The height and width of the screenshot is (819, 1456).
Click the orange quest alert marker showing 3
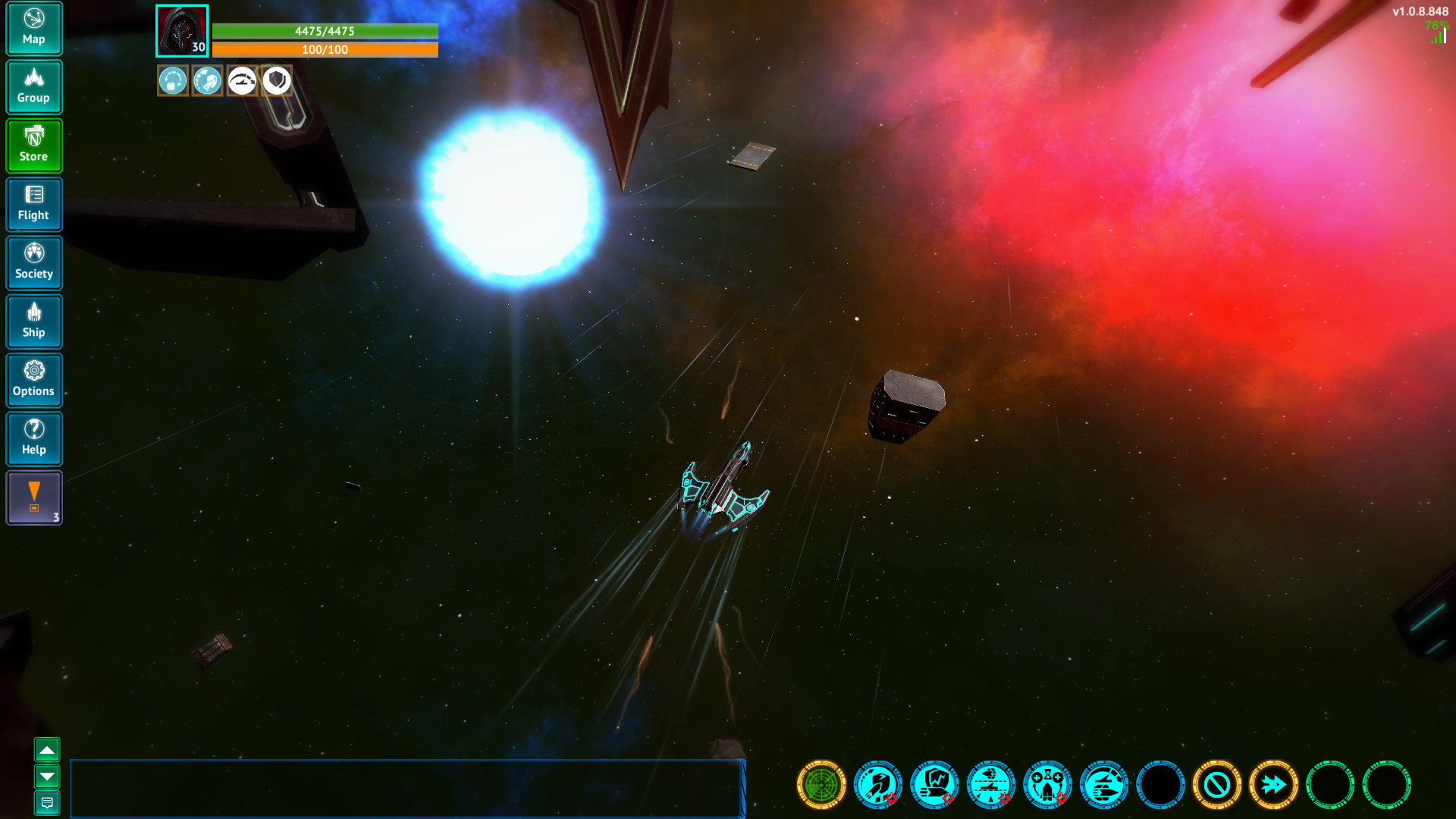pyautogui.click(x=33, y=497)
